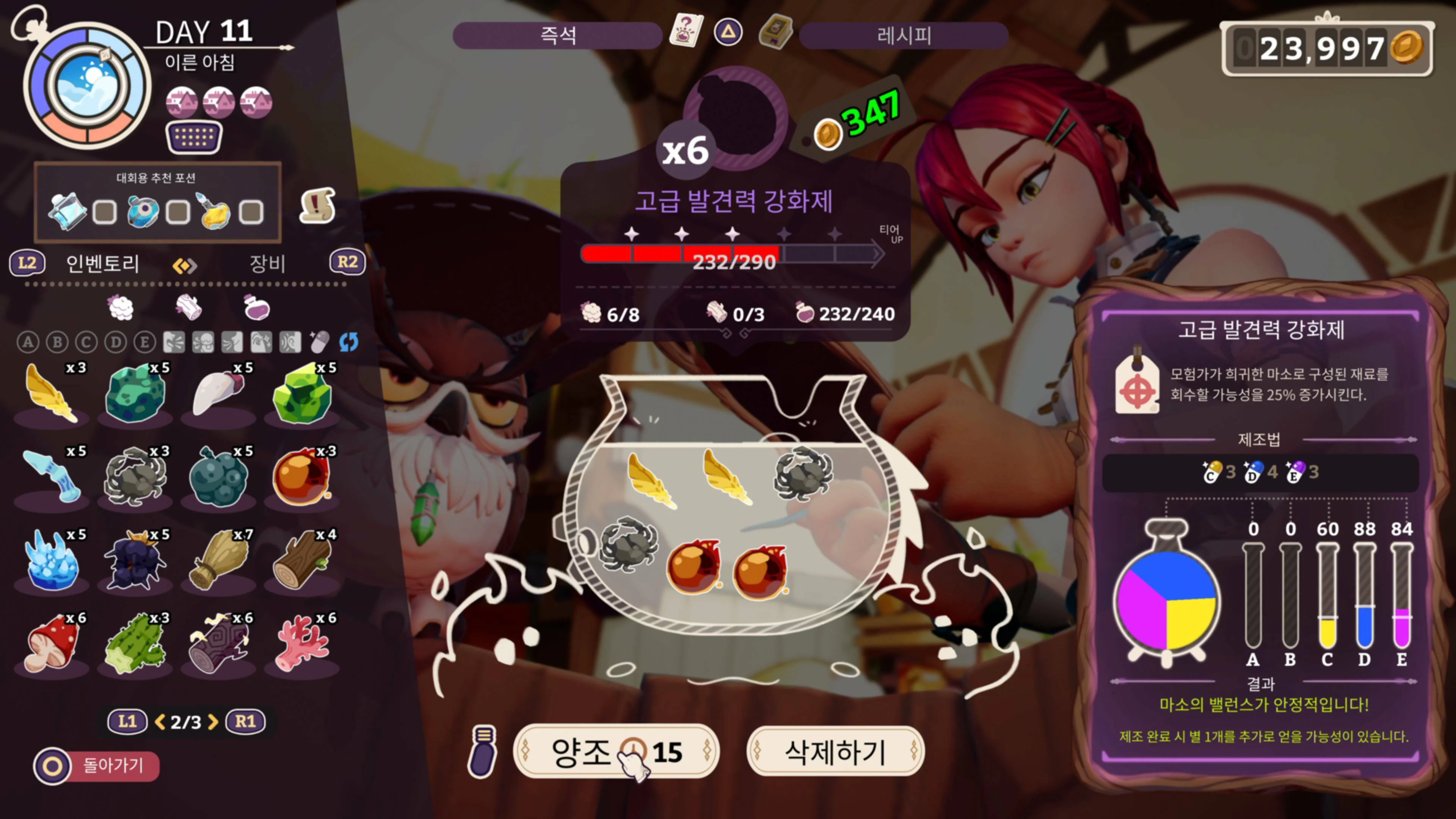Delete the potion with 삭제하기

(835, 752)
